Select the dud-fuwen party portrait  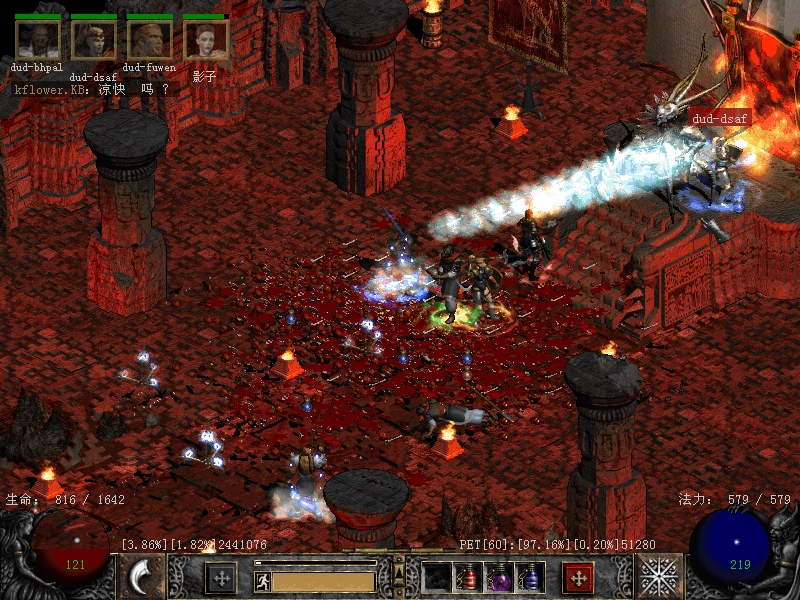click(x=149, y=39)
